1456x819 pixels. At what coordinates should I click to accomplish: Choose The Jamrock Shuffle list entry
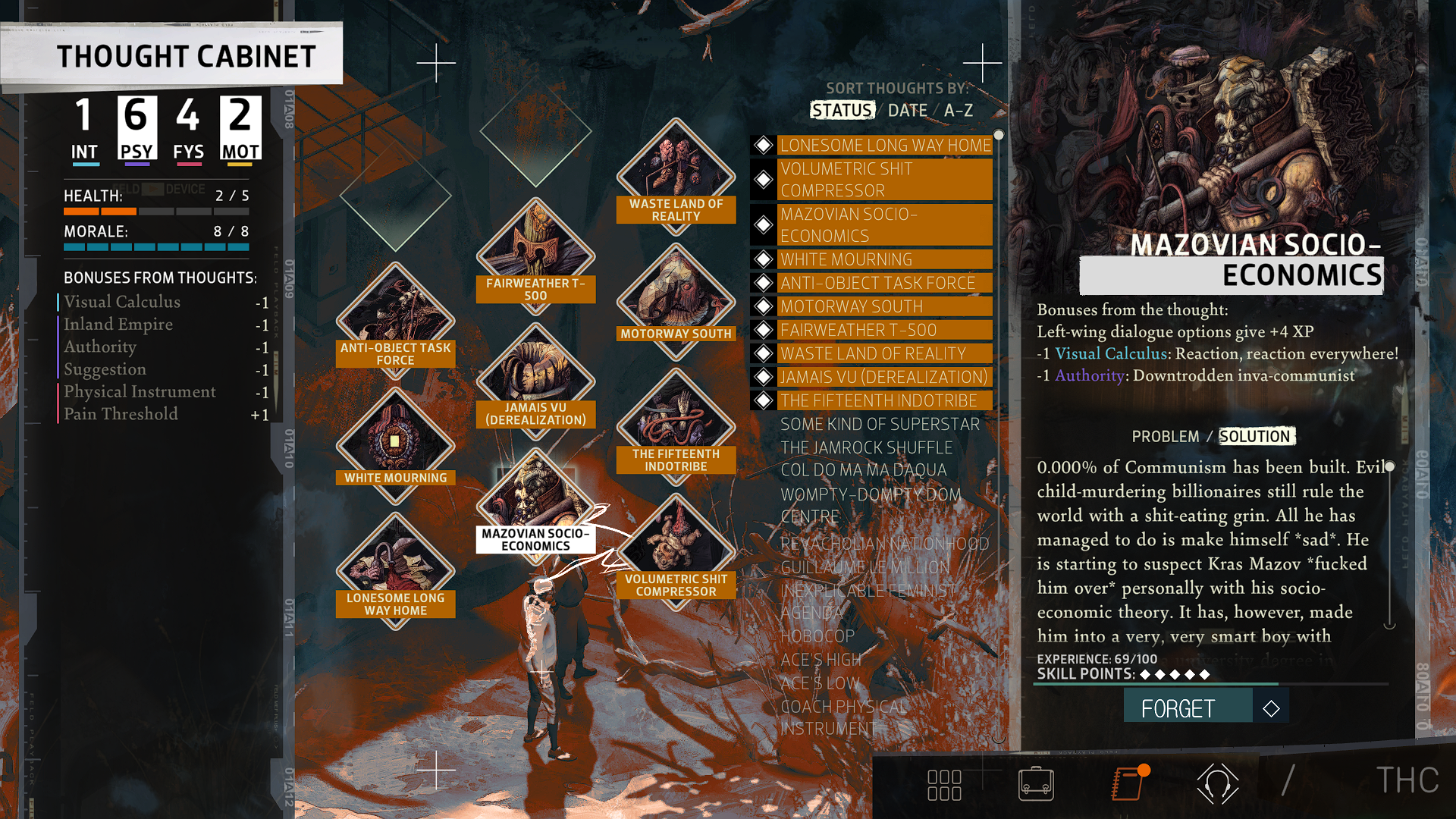(866, 447)
